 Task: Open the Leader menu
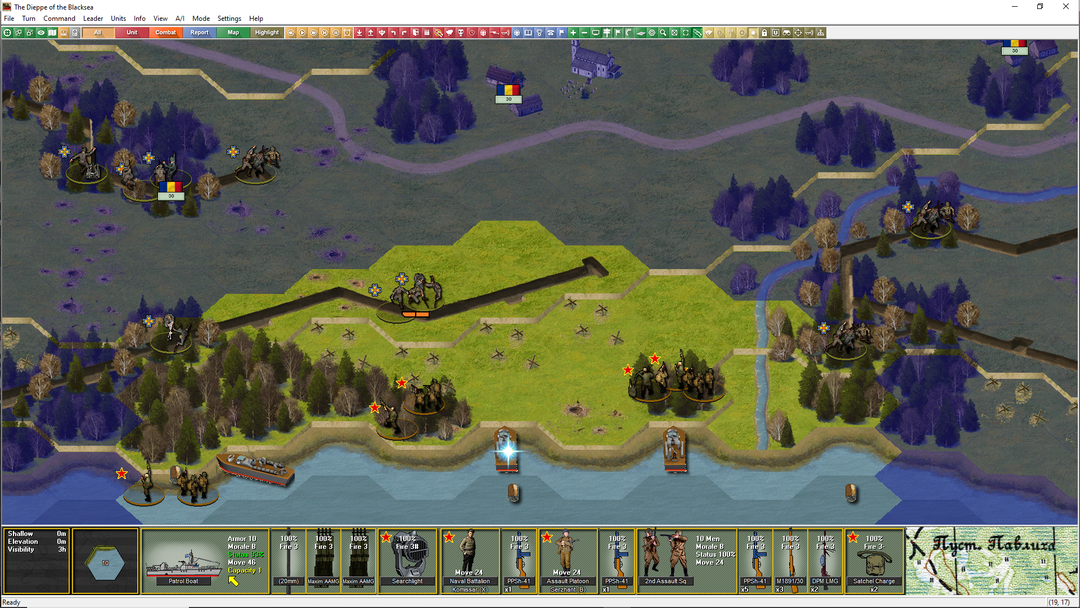pos(93,19)
